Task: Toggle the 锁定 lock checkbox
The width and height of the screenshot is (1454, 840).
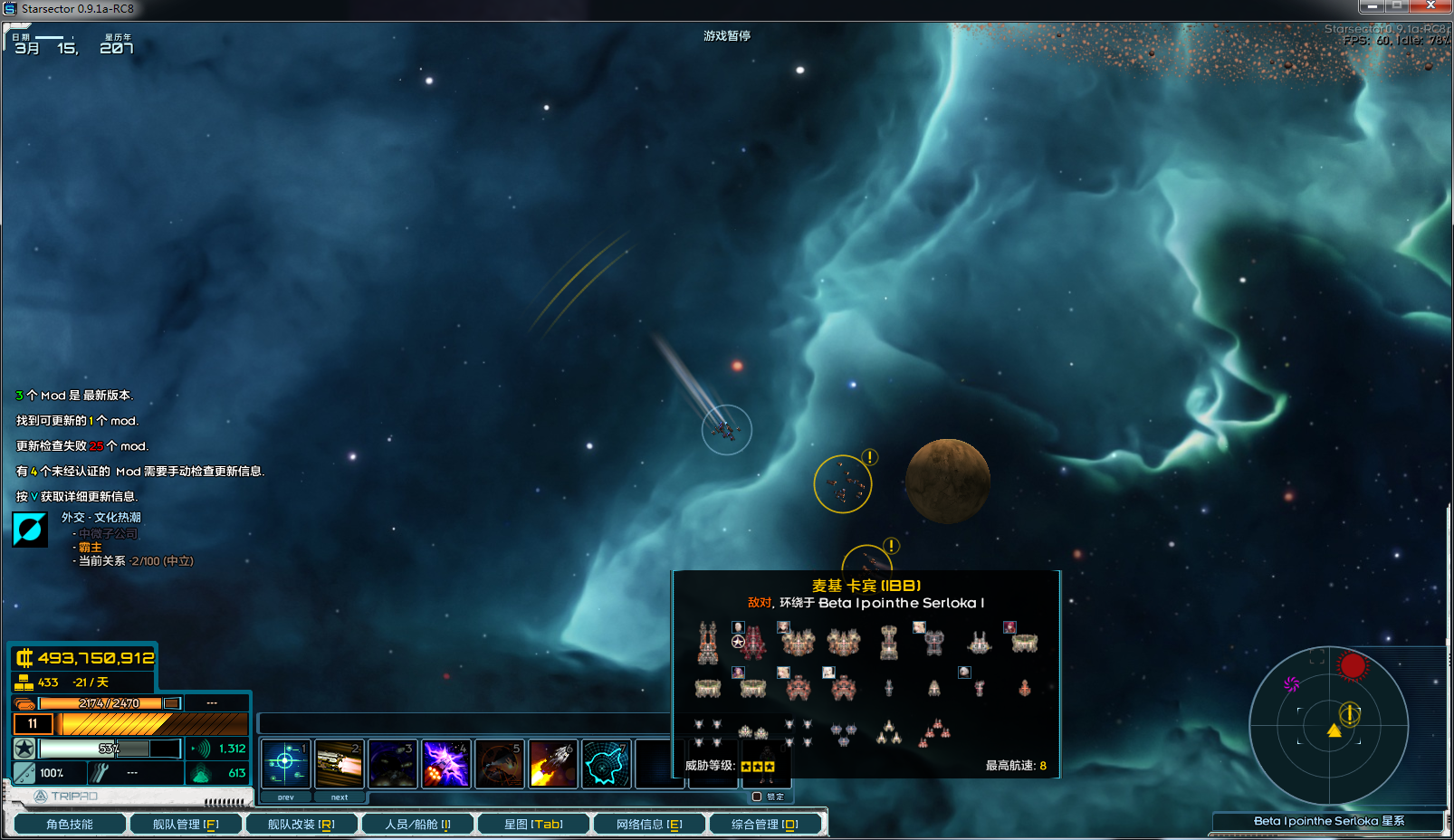Action: (757, 797)
